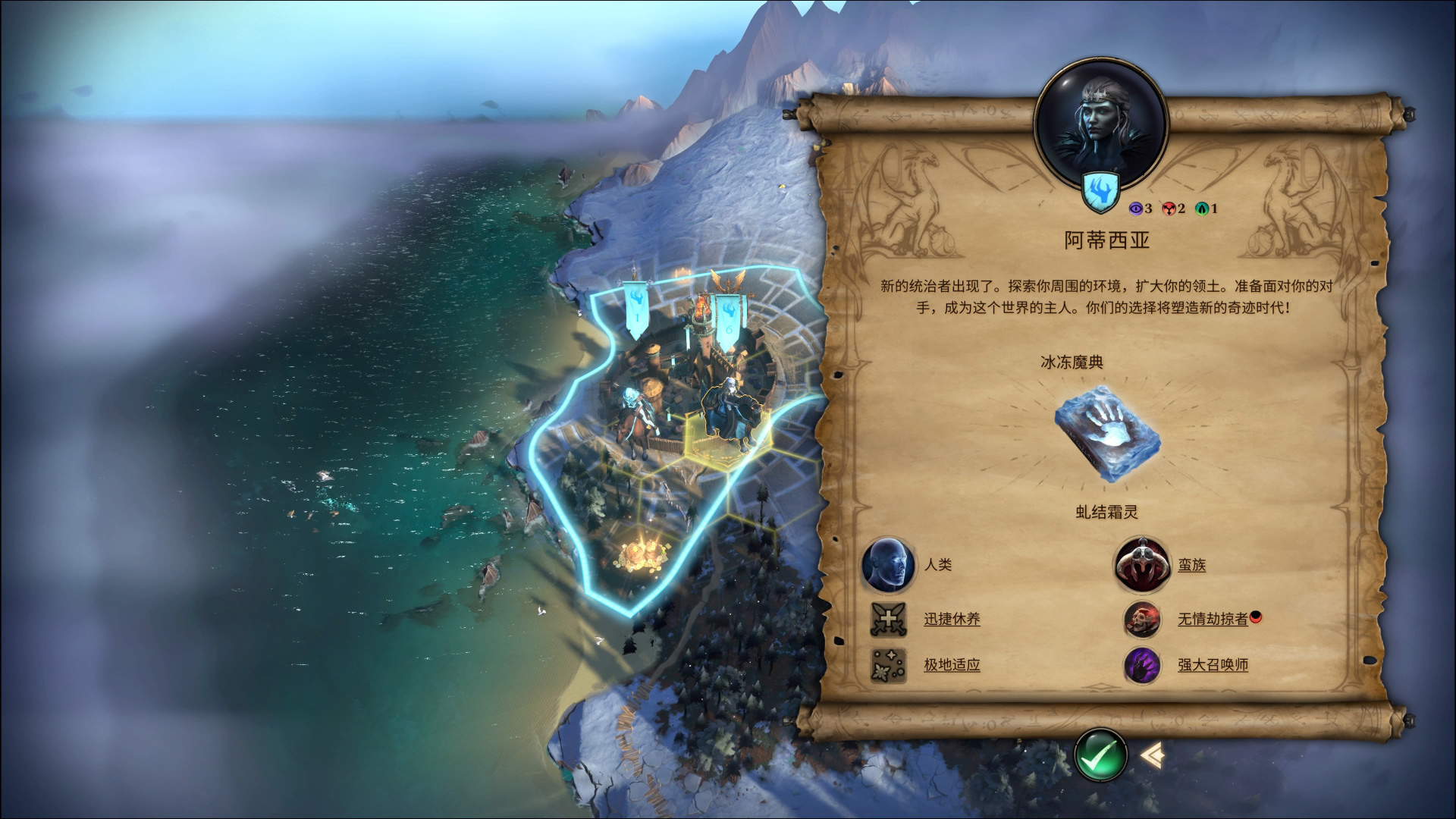Click the 强大召唤师 purple hand icon

tap(1141, 665)
